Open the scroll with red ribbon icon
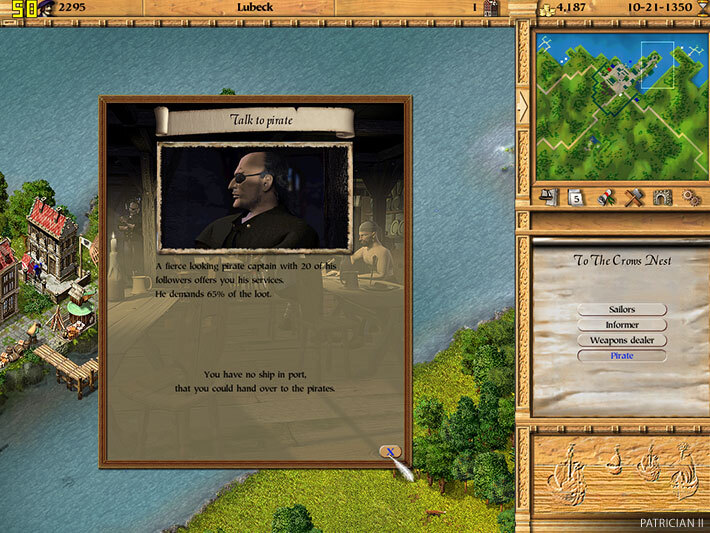This screenshot has width=710, height=533. point(604,197)
